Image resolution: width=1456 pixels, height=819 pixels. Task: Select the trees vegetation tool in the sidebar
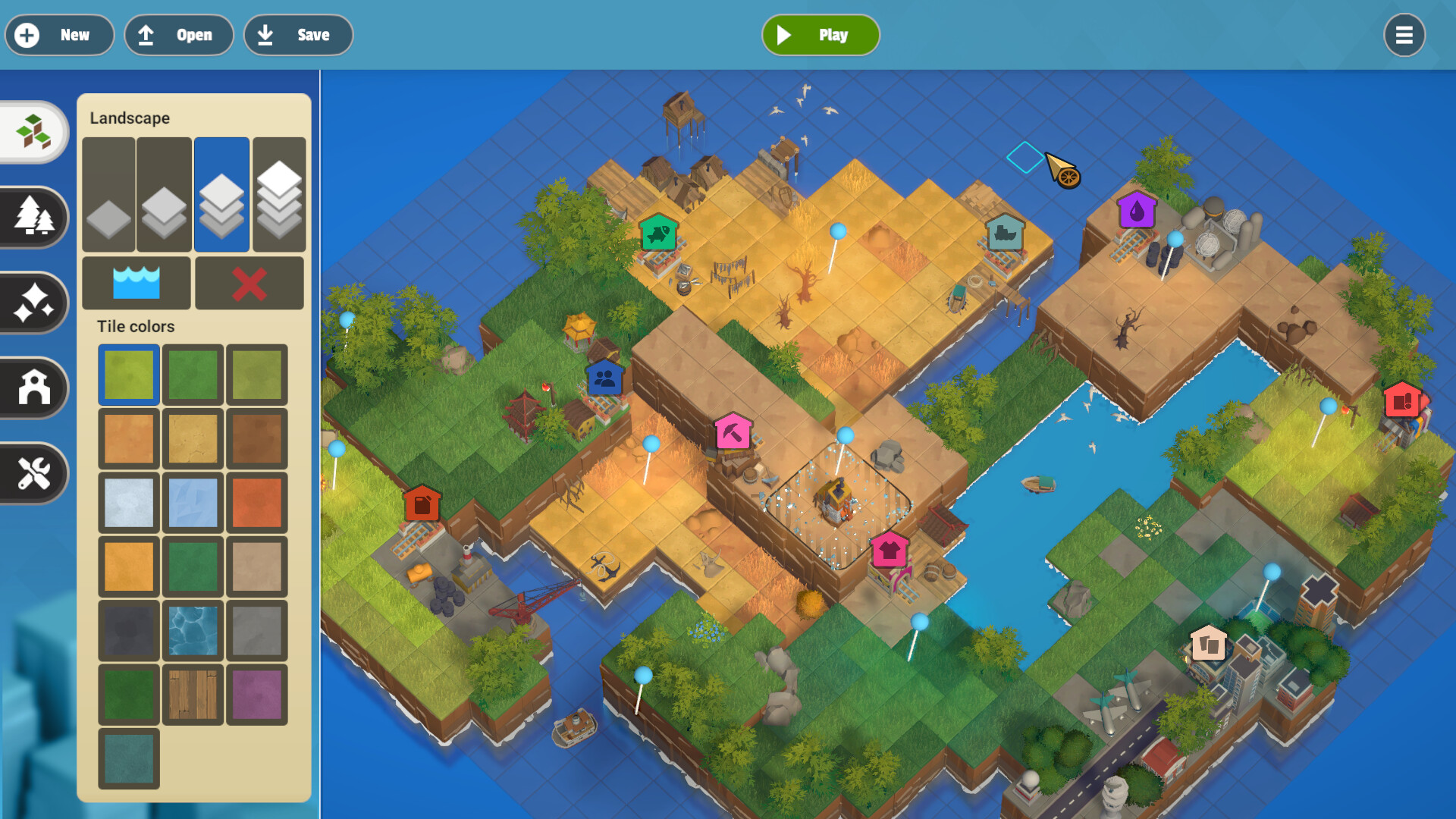[32, 218]
